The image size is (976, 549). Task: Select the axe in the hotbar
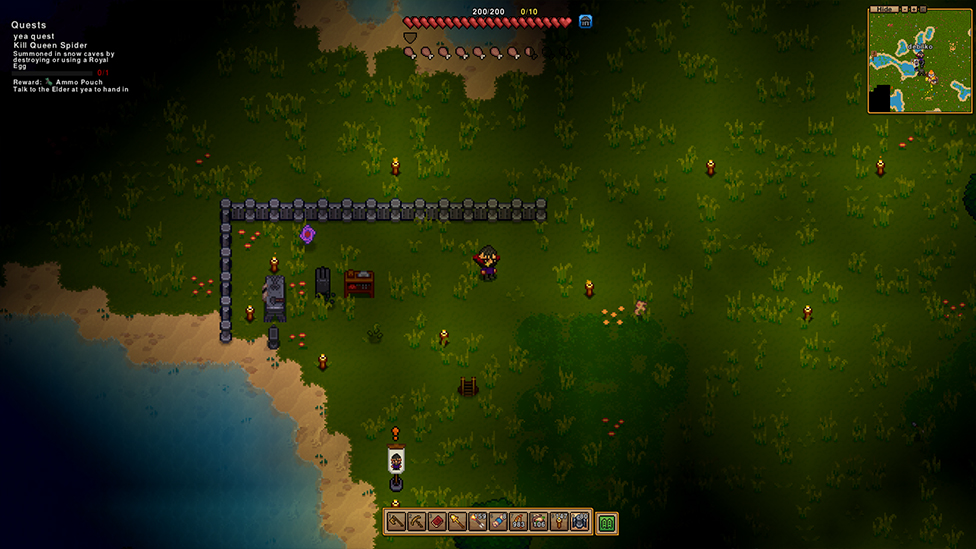click(396, 522)
